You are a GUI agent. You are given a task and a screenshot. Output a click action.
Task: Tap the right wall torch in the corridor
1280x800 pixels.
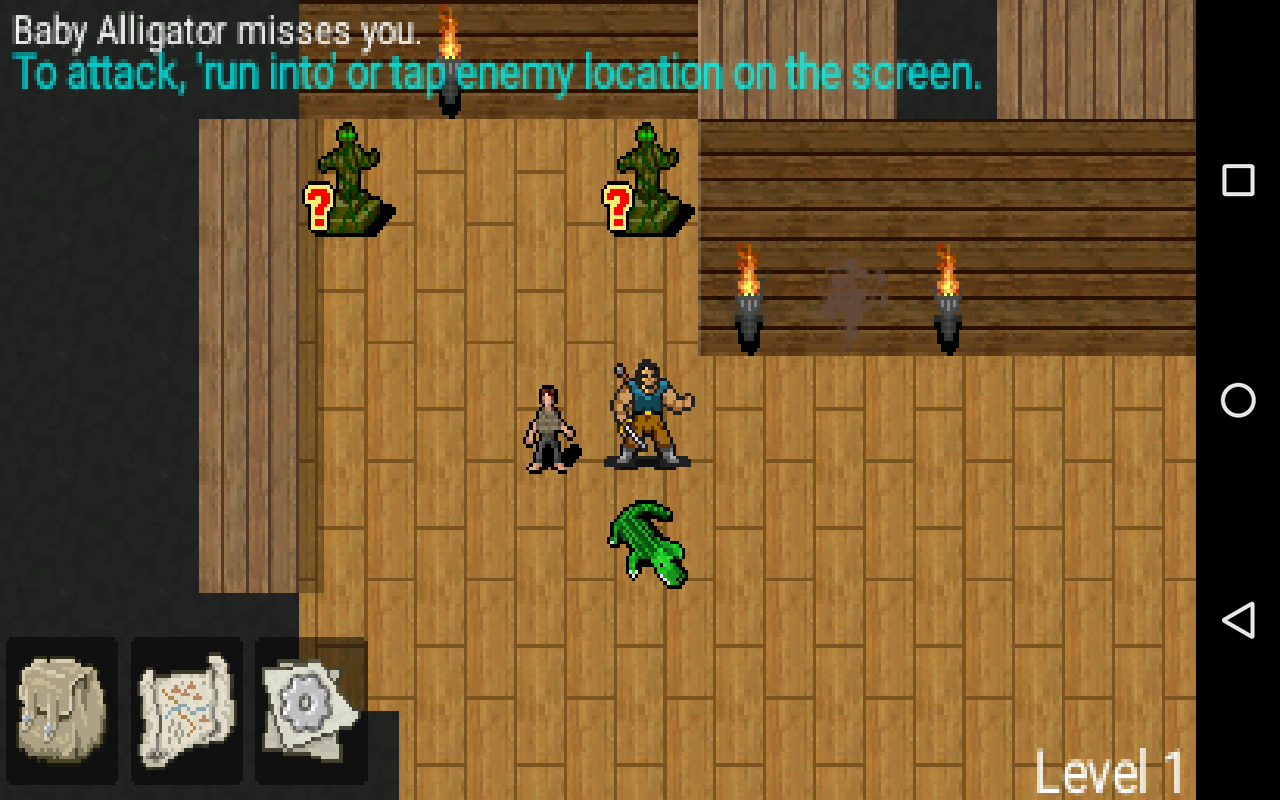point(947,300)
